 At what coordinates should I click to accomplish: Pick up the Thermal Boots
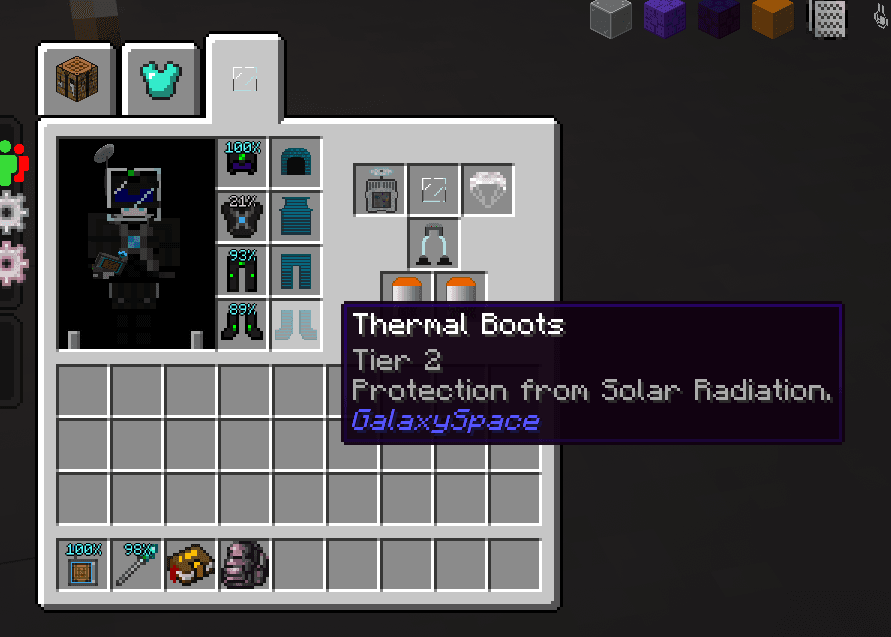pyautogui.click(x=296, y=325)
